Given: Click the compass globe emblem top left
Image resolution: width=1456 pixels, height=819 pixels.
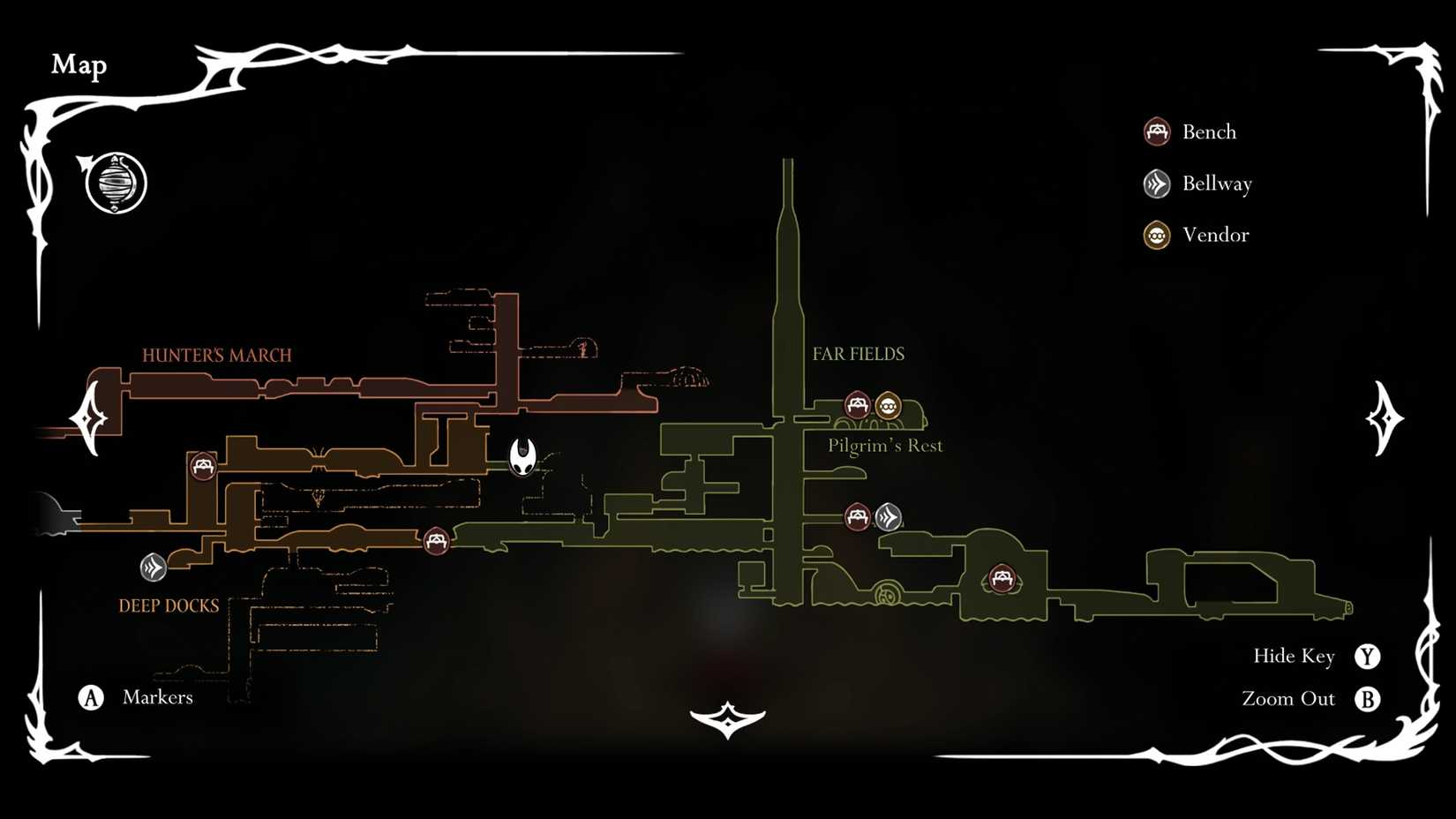Looking at the screenshot, I should 116,183.
